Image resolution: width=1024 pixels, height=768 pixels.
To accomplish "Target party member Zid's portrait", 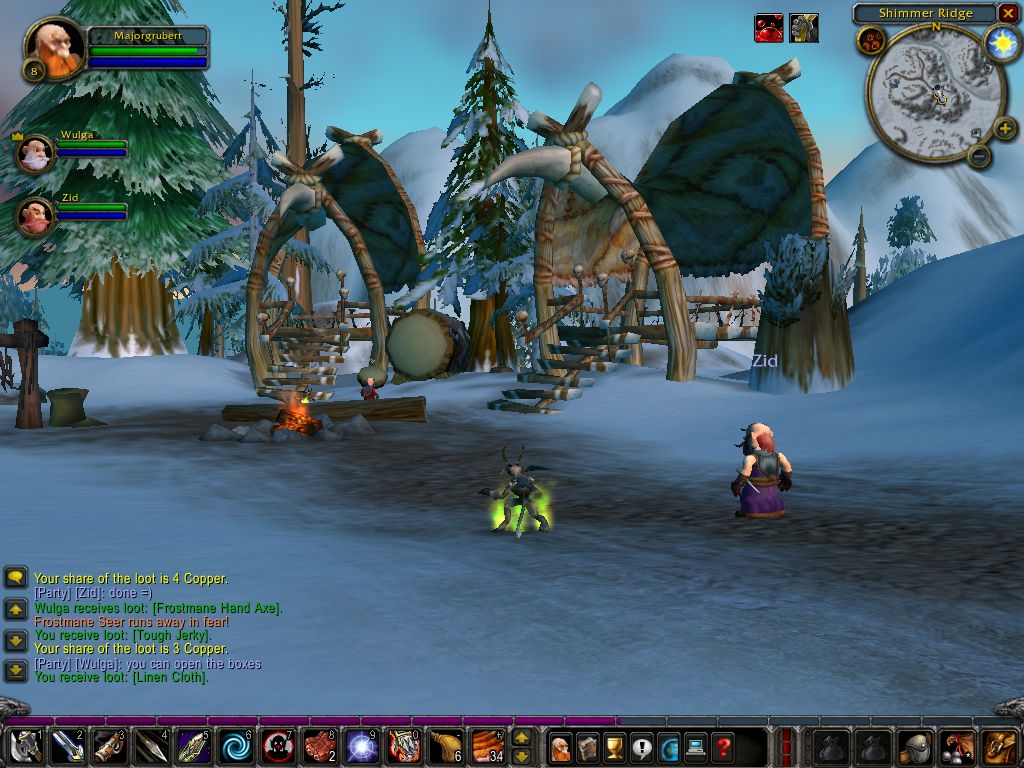I will pyautogui.click(x=36, y=216).
